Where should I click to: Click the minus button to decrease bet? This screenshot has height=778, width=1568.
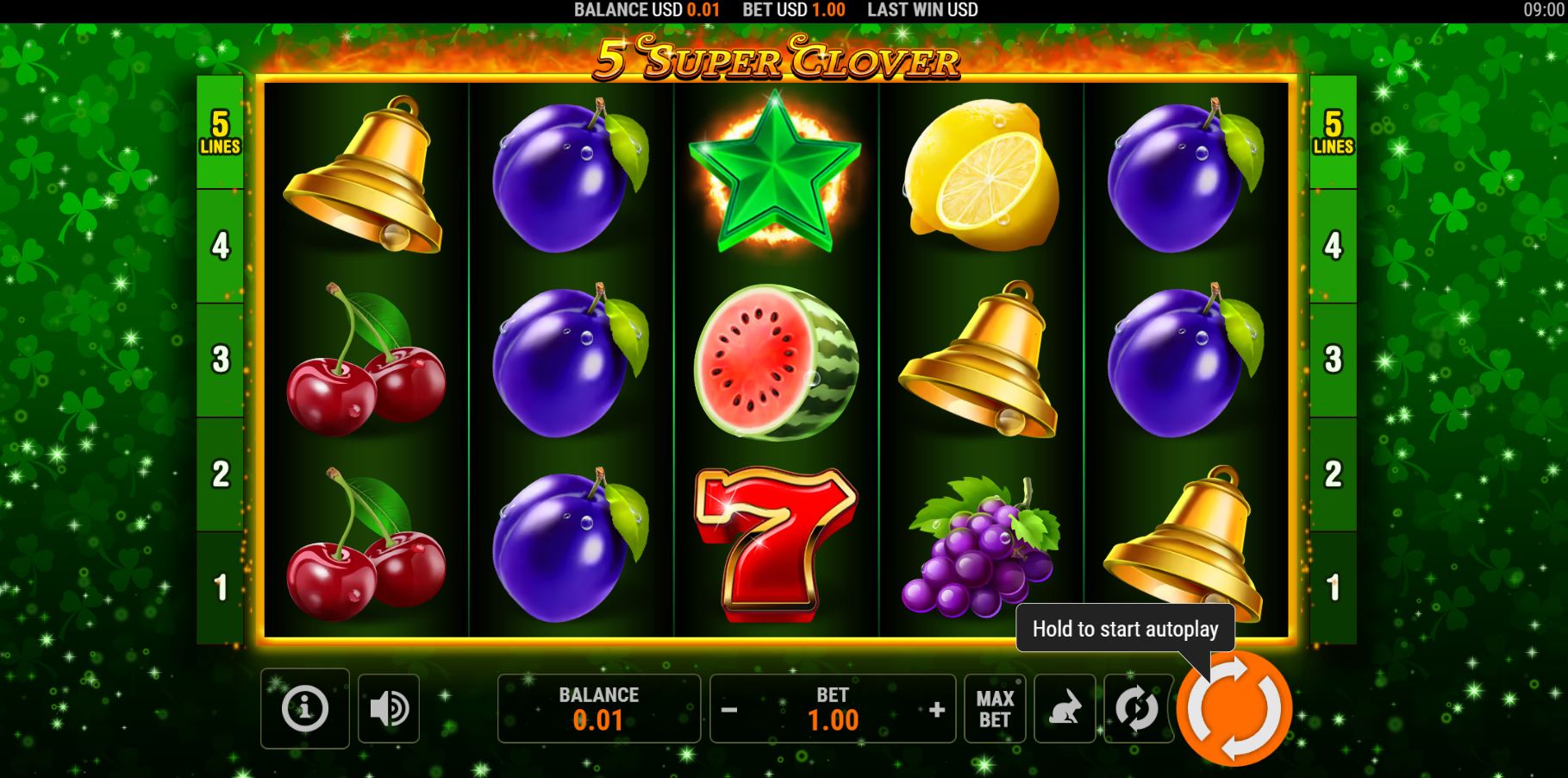click(729, 709)
